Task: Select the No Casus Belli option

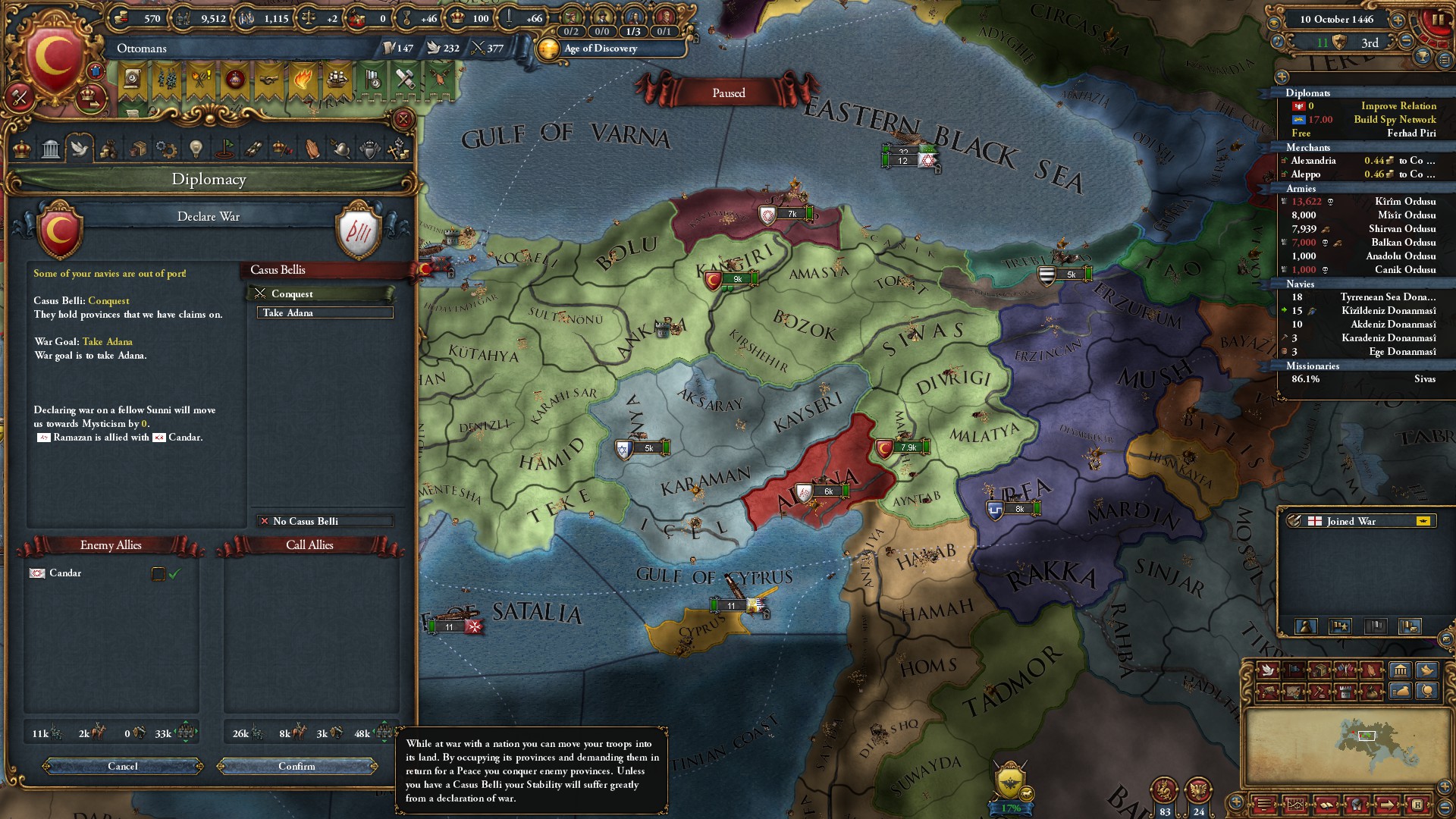Action: 325,522
